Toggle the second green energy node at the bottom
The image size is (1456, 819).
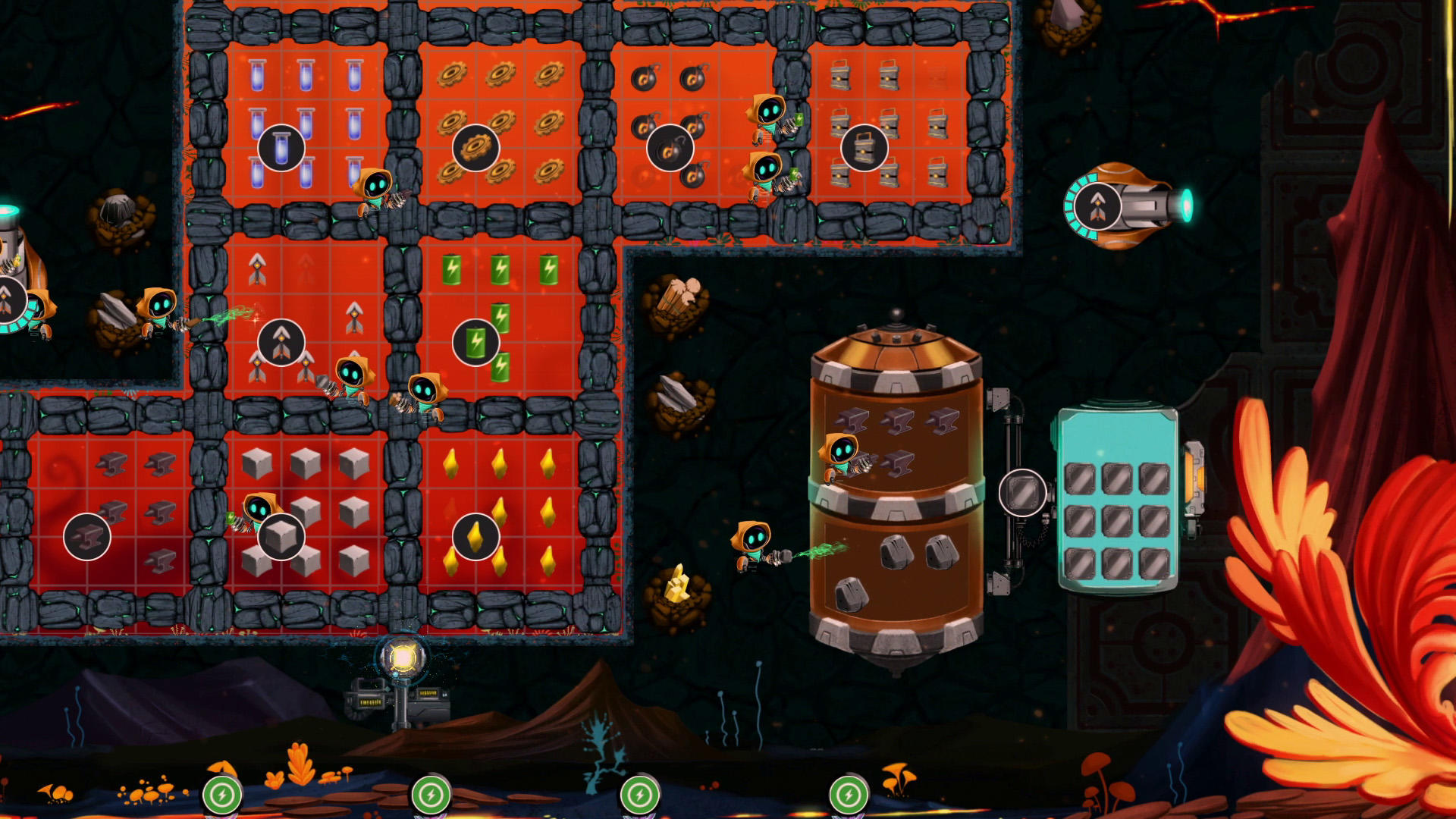pyautogui.click(x=432, y=795)
